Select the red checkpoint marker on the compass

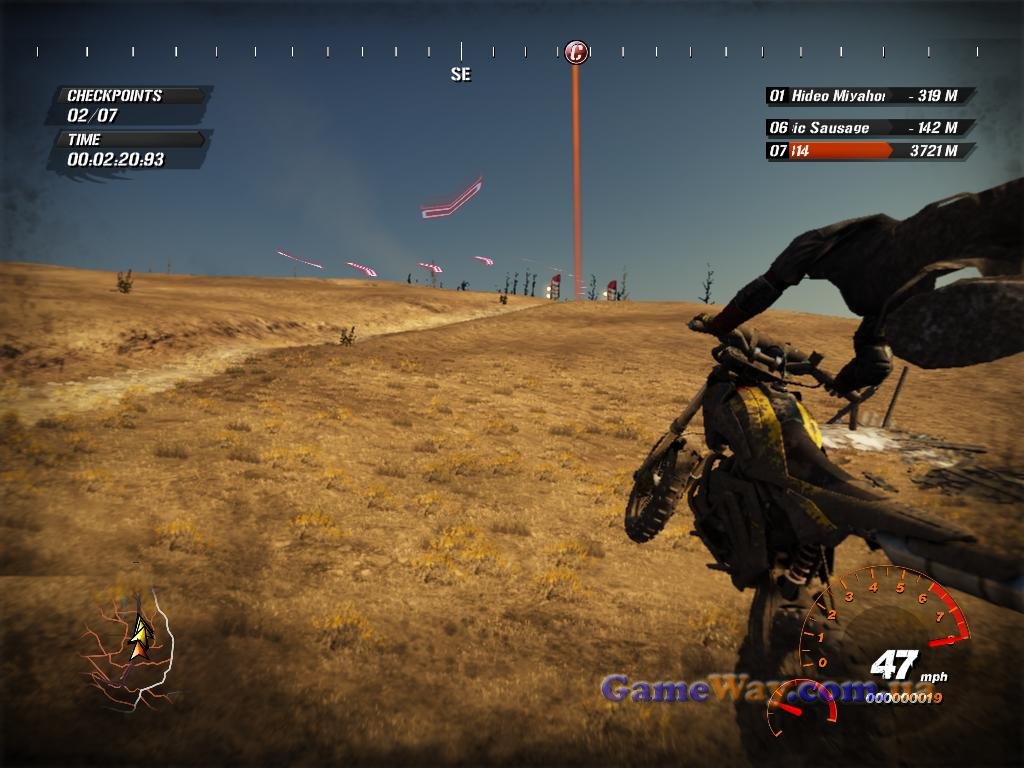(575, 52)
